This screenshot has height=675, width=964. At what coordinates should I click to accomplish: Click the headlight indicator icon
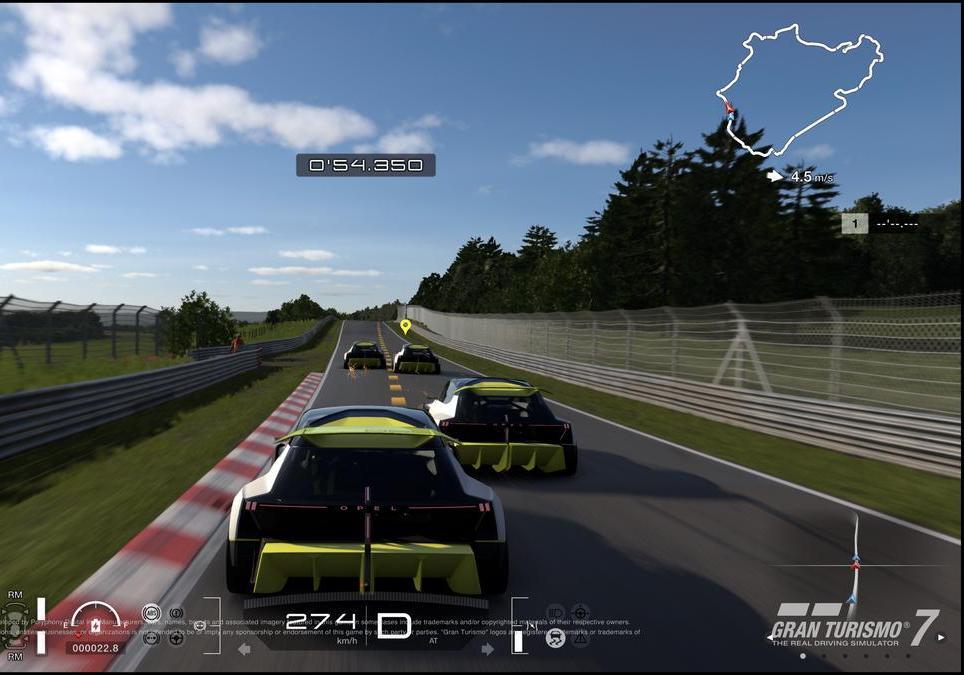(555, 612)
